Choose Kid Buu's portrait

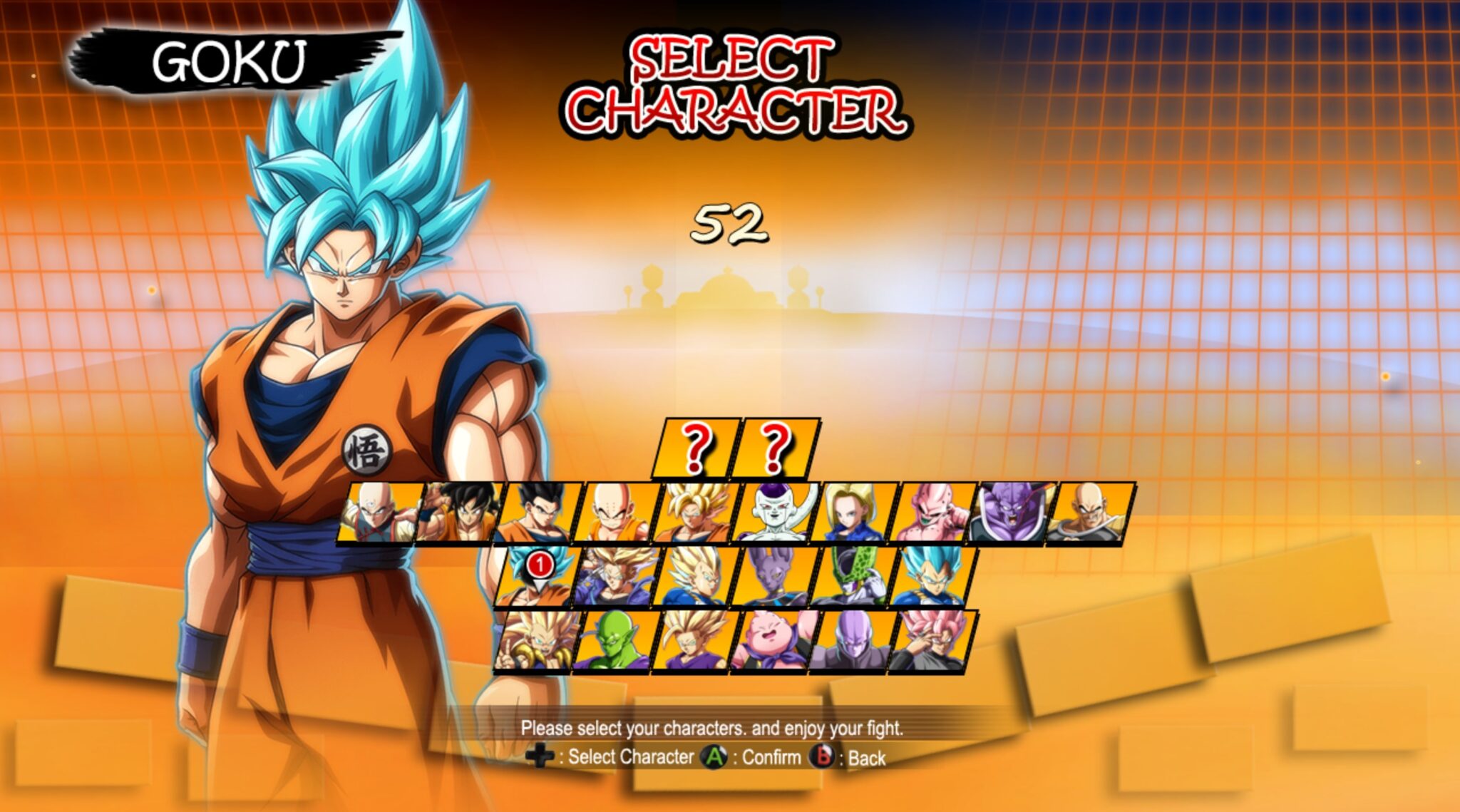point(933,513)
